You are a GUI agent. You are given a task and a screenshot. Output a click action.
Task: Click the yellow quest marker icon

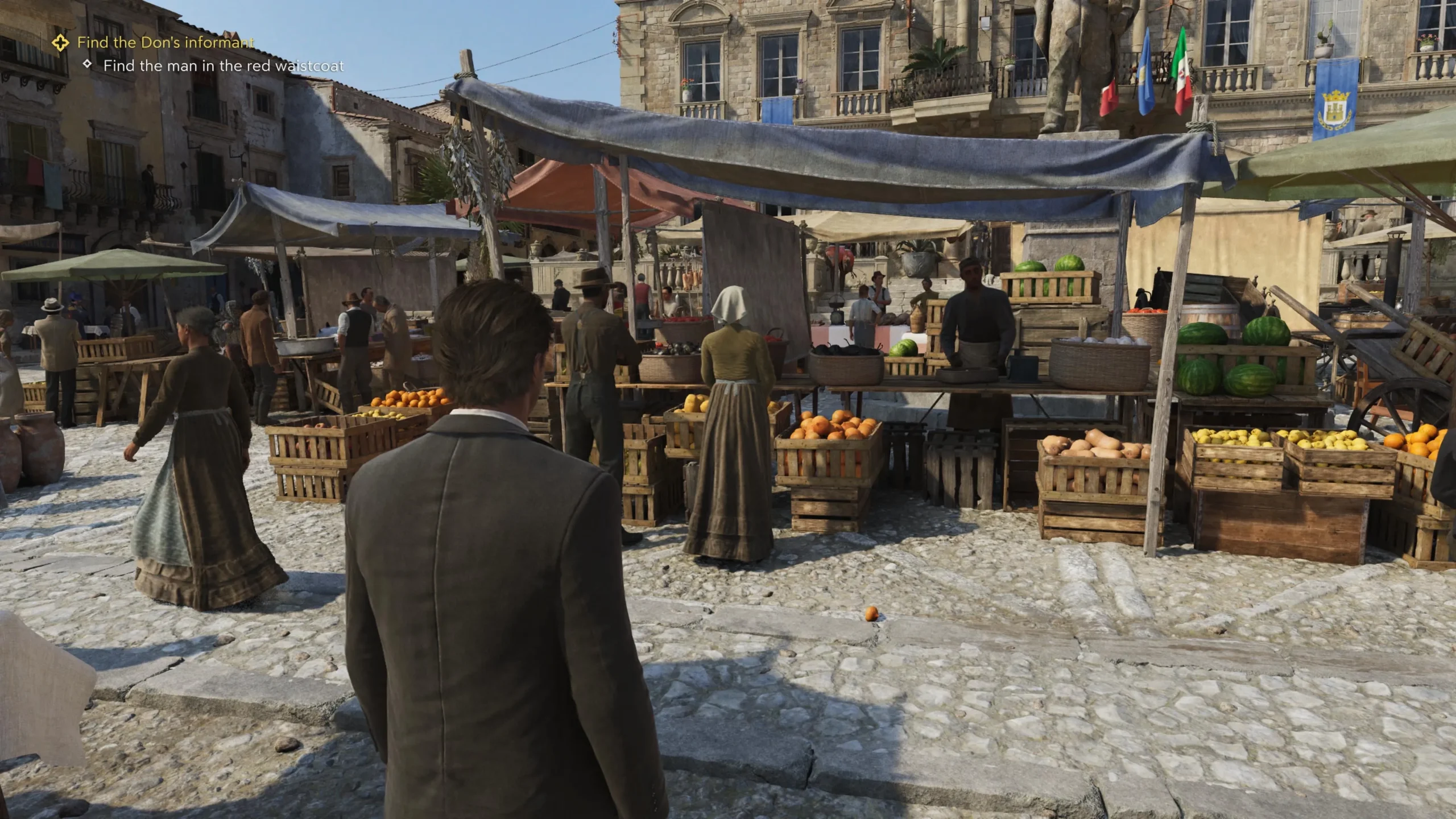60,42
